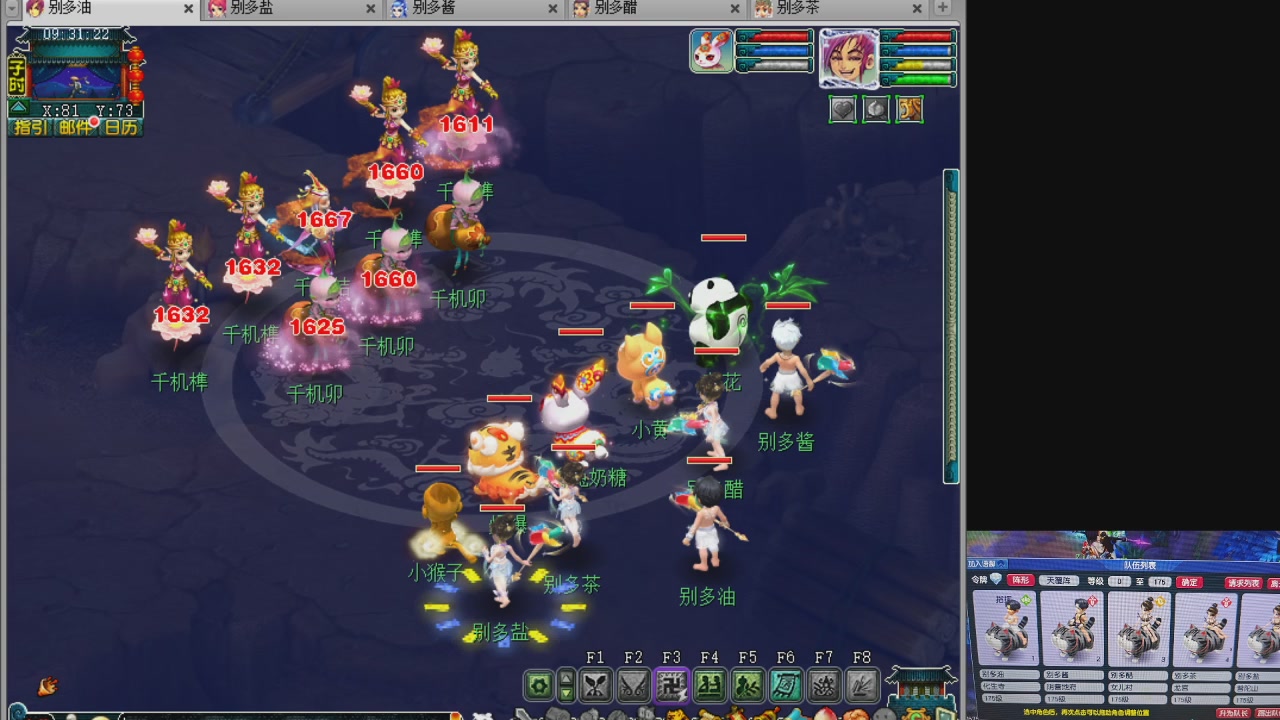The width and height of the screenshot is (1280, 720).
Task: Click the lion icon below the player bars
Action: tap(910, 109)
